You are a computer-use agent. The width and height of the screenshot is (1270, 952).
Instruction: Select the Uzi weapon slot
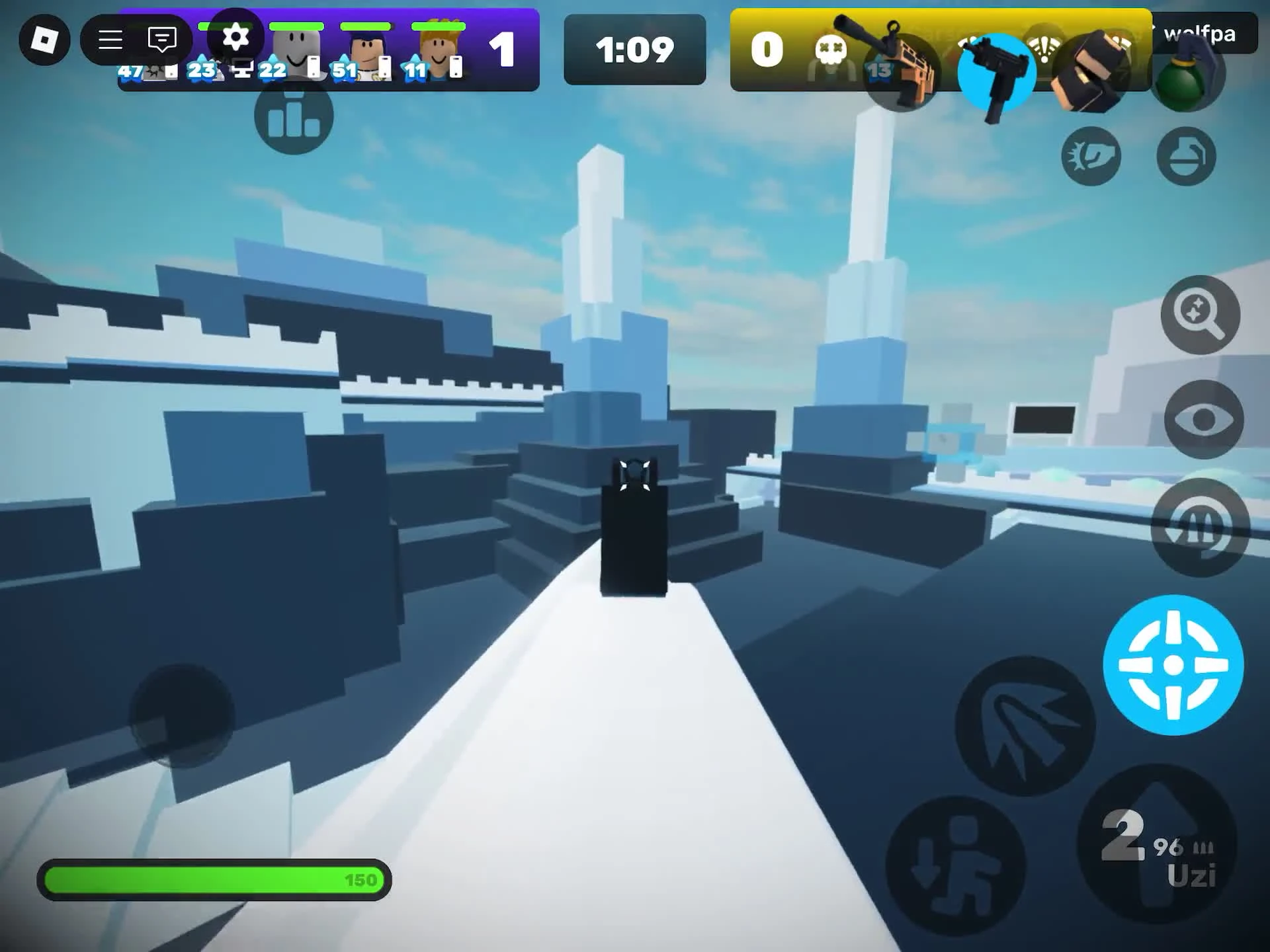click(995, 73)
